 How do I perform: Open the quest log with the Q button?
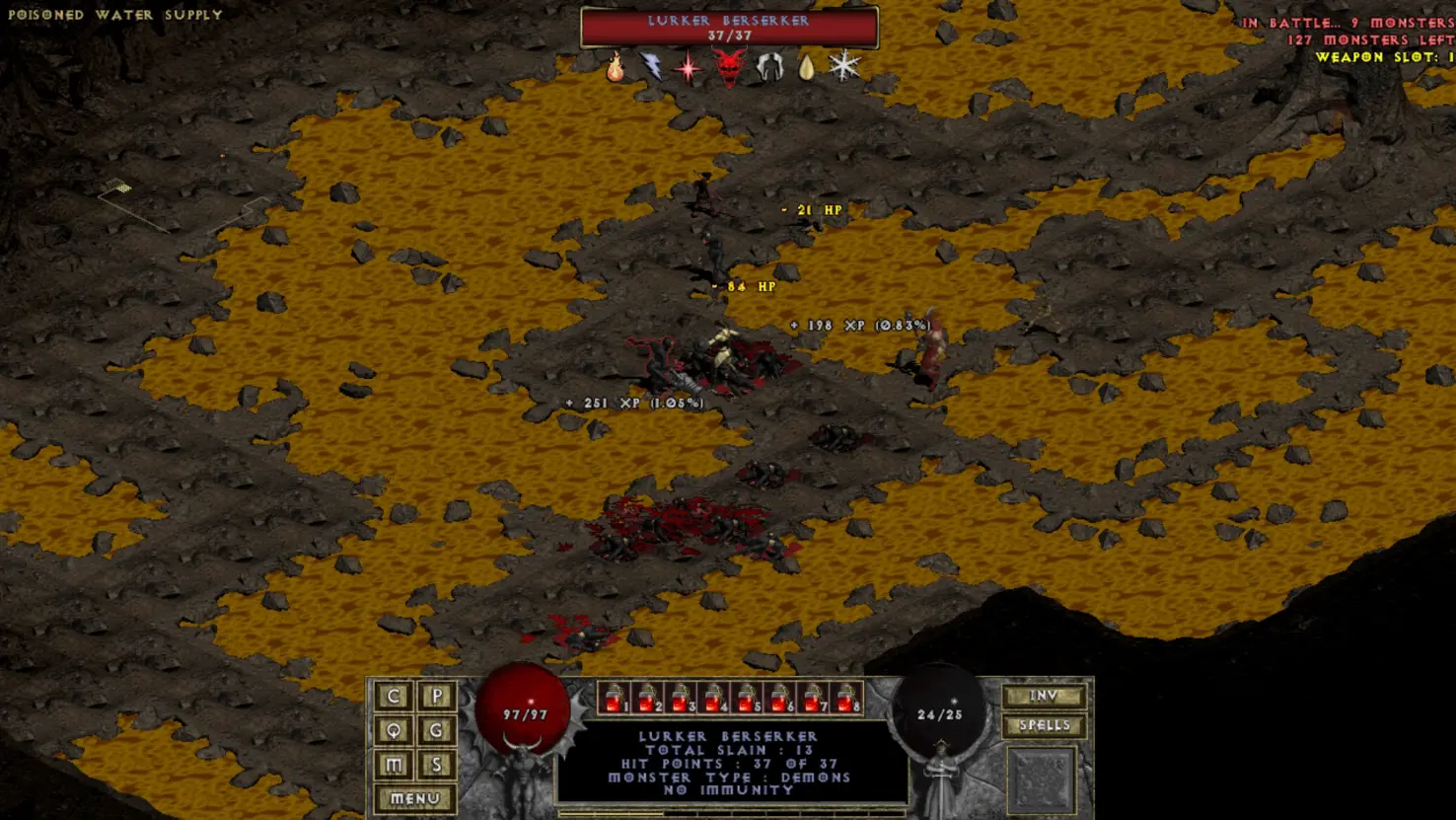394,730
